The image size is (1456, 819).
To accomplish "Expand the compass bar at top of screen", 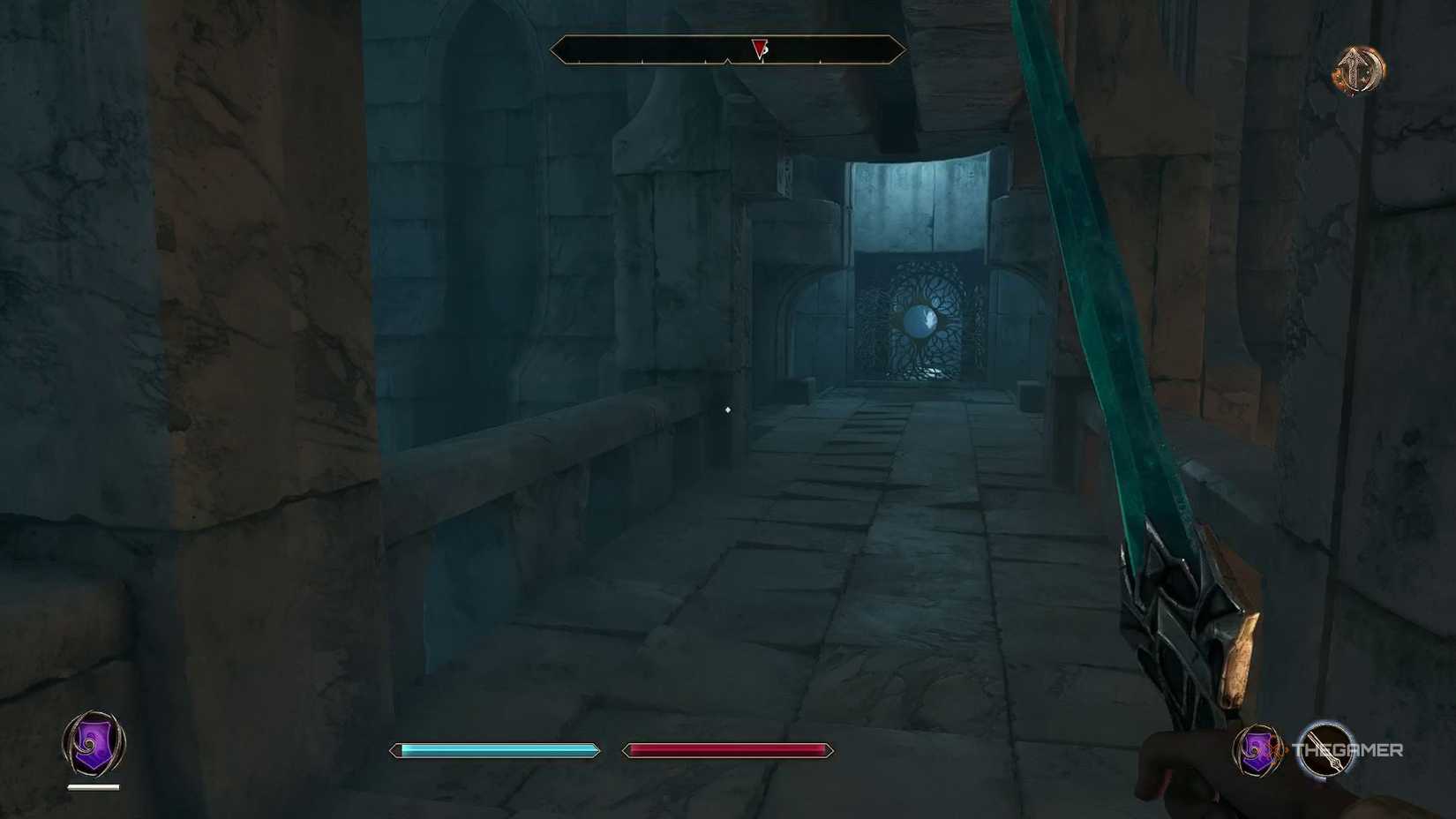I will 726,49.
